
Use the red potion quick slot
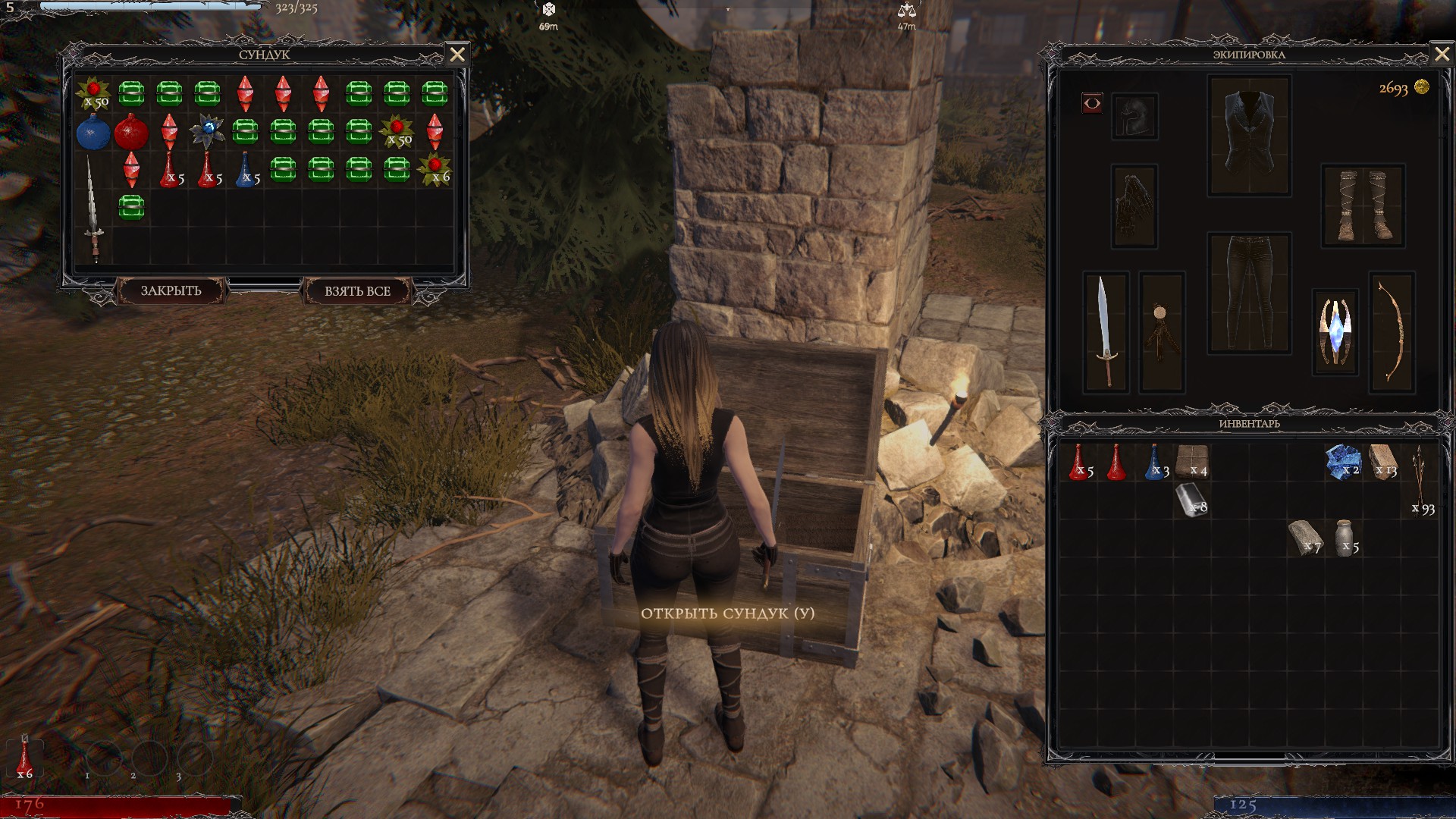click(x=25, y=756)
